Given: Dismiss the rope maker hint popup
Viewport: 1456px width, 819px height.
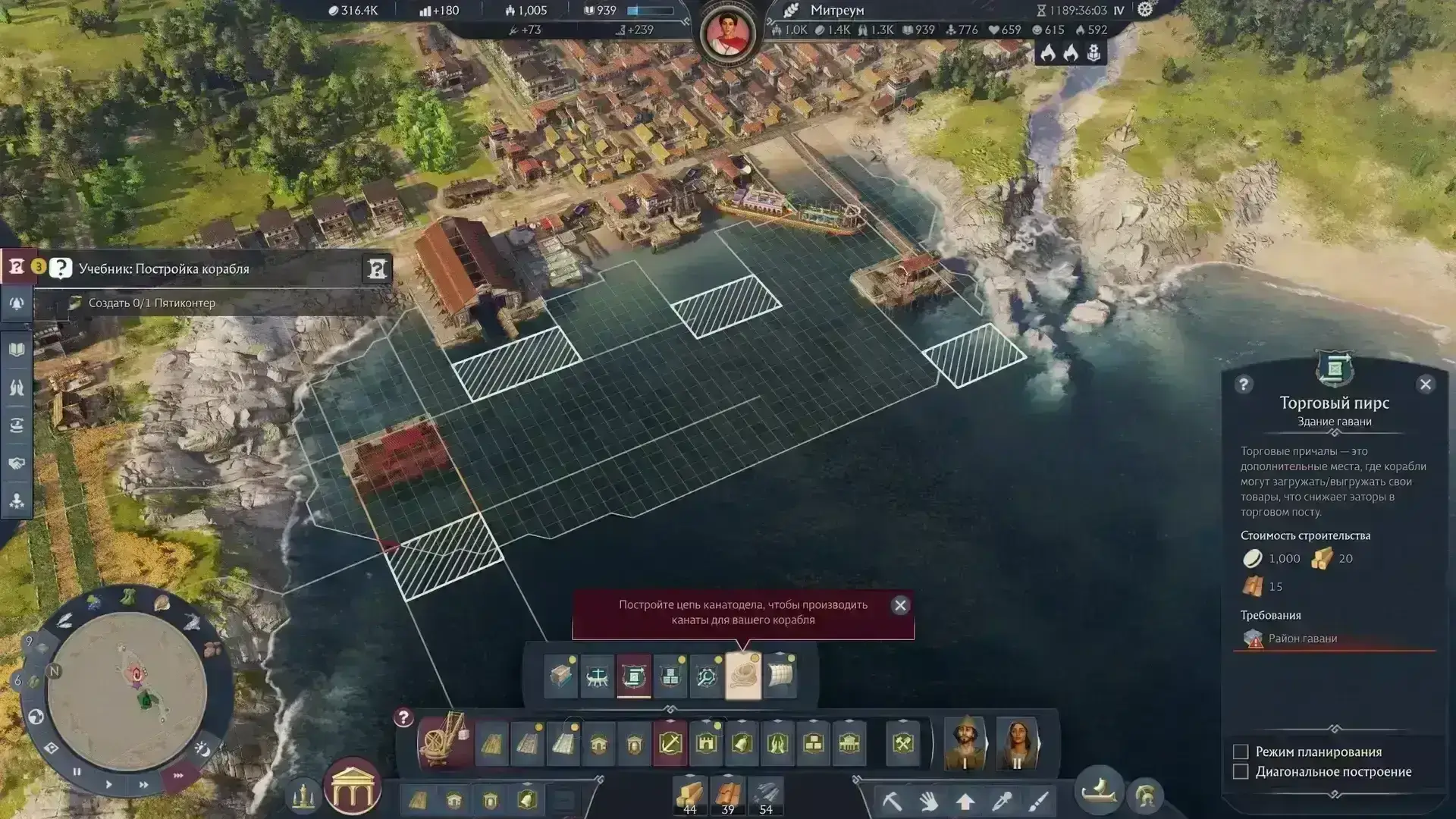Looking at the screenshot, I should click(900, 605).
